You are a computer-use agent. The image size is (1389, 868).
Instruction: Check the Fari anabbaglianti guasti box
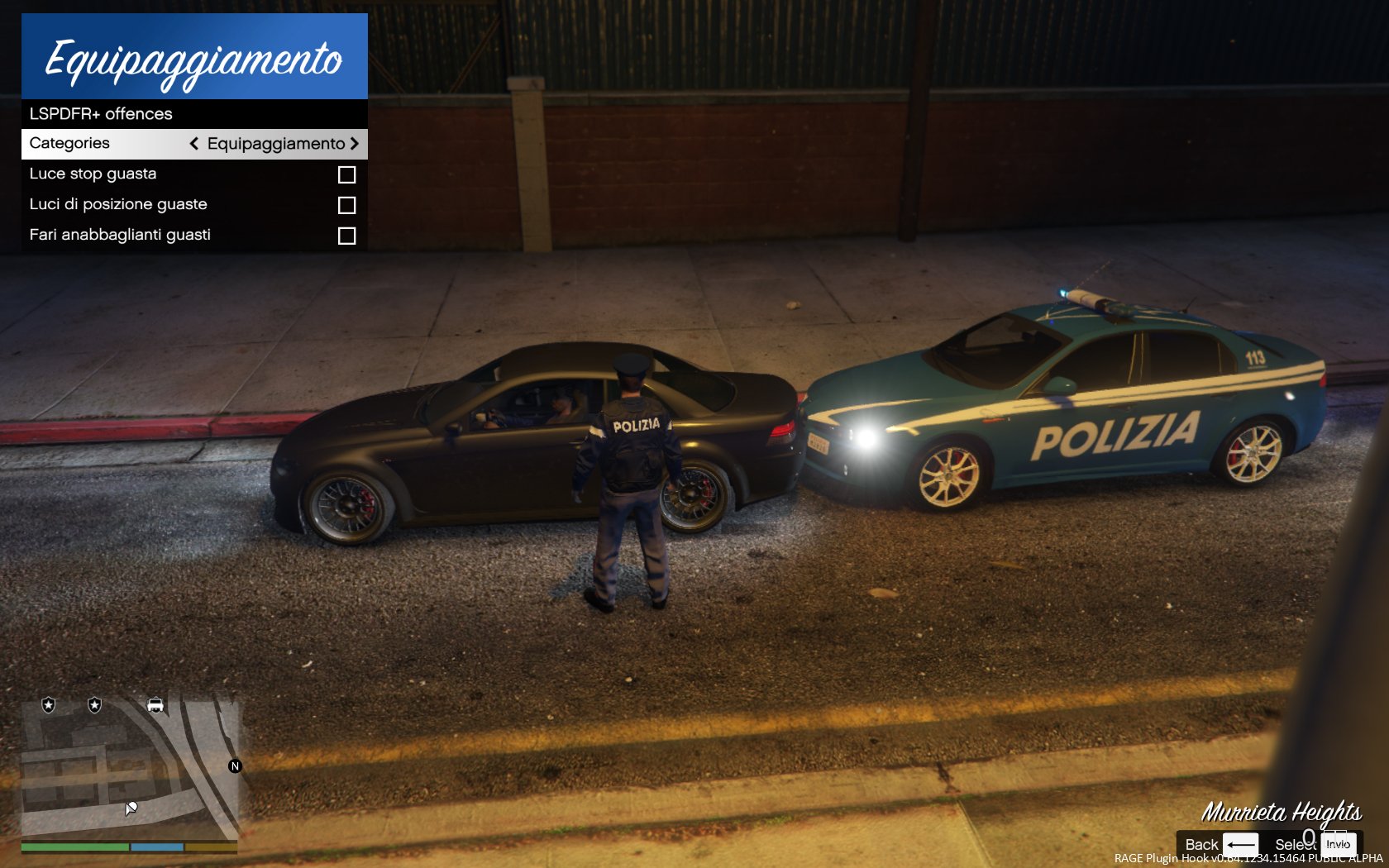pyautogui.click(x=347, y=236)
